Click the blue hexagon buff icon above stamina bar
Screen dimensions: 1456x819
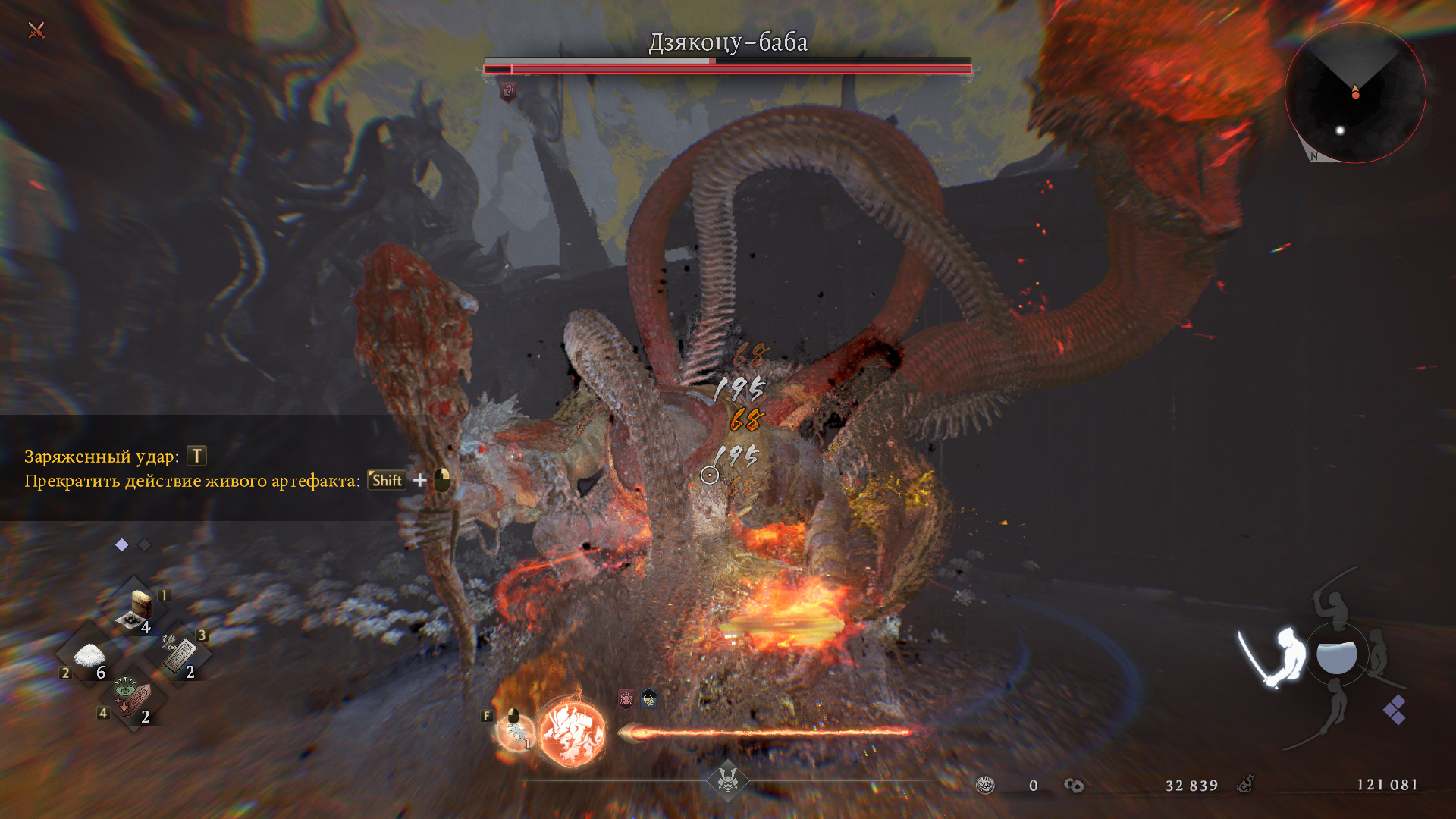(649, 698)
